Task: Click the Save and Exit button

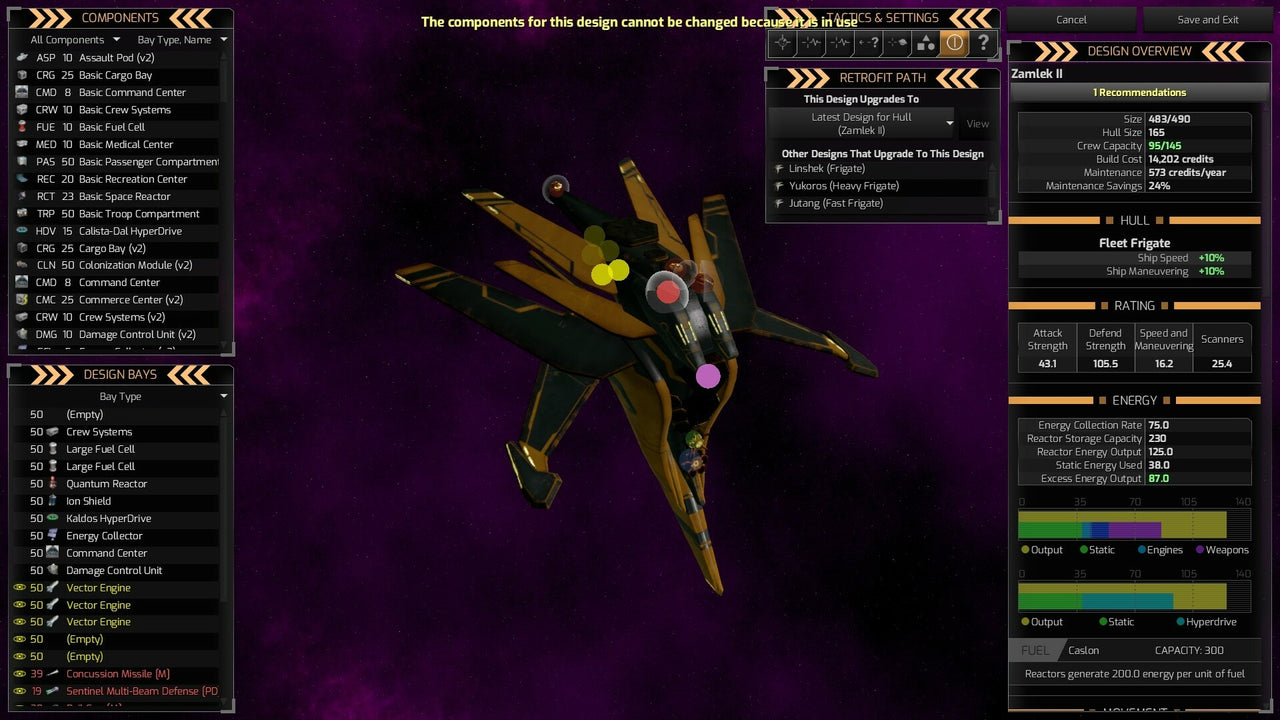Action: (1208, 19)
